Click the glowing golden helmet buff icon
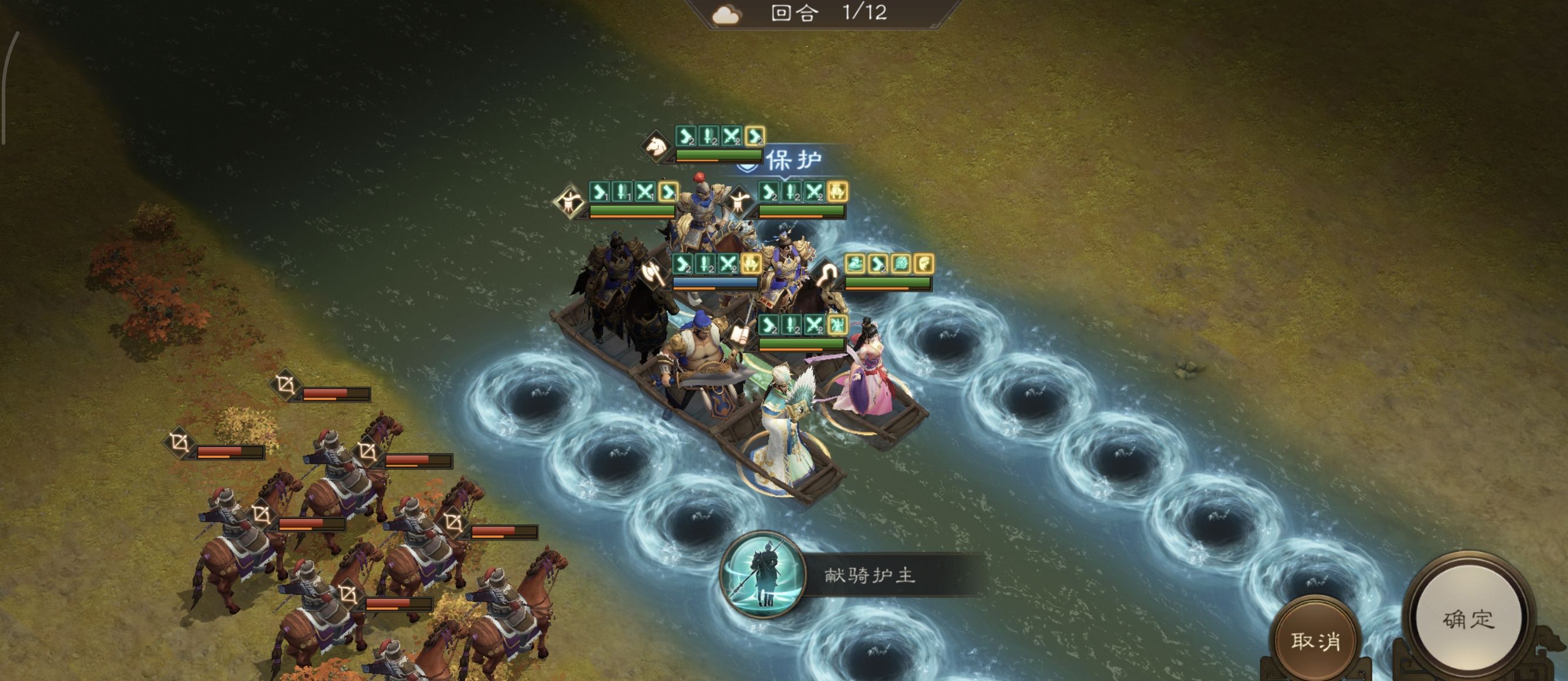The height and width of the screenshot is (681, 1568). click(837, 194)
